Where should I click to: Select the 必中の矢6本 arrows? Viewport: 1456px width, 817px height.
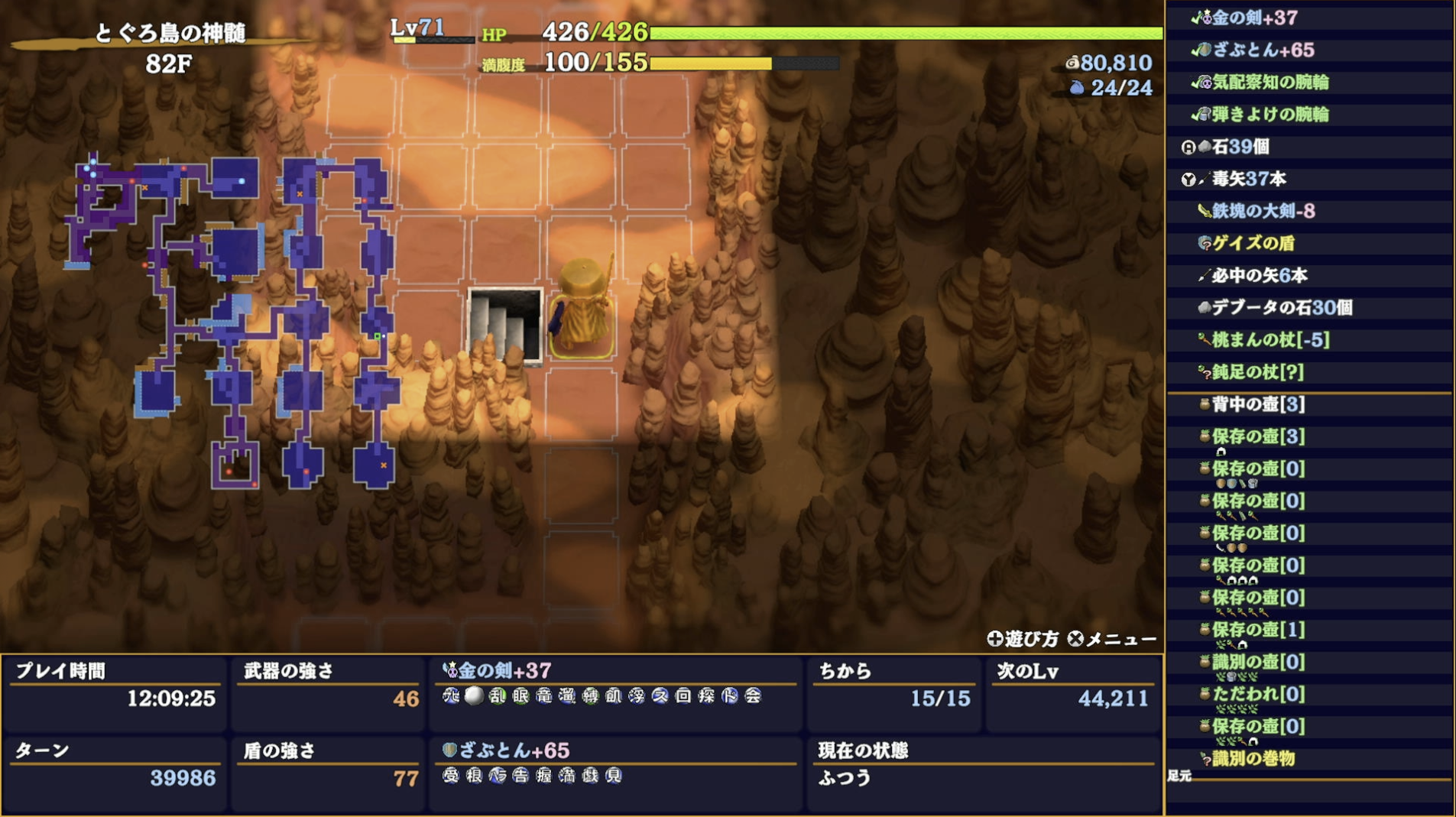(1259, 275)
